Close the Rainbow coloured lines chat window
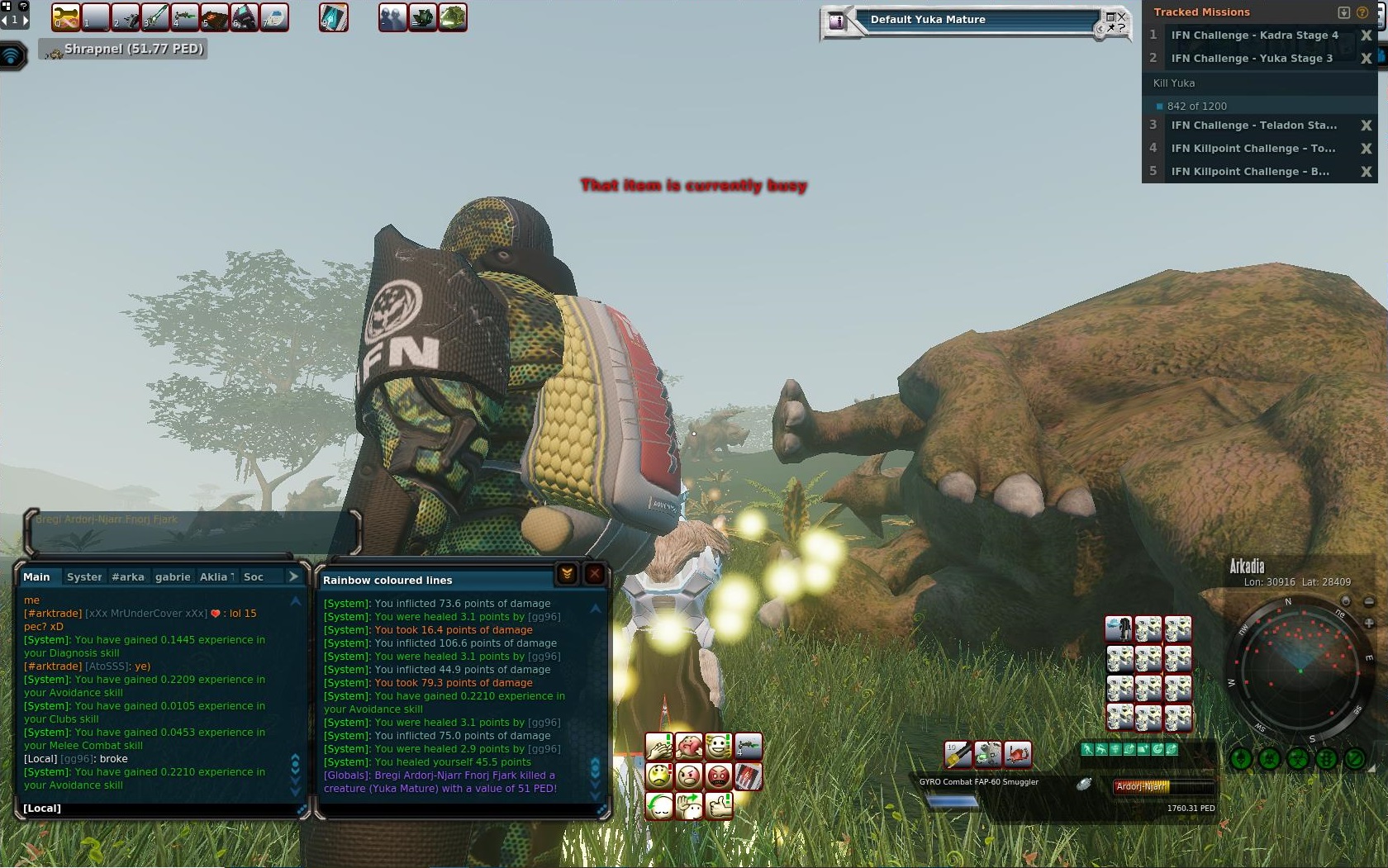Screen dimensions: 1388x868 pyautogui.click(x=595, y=574)
